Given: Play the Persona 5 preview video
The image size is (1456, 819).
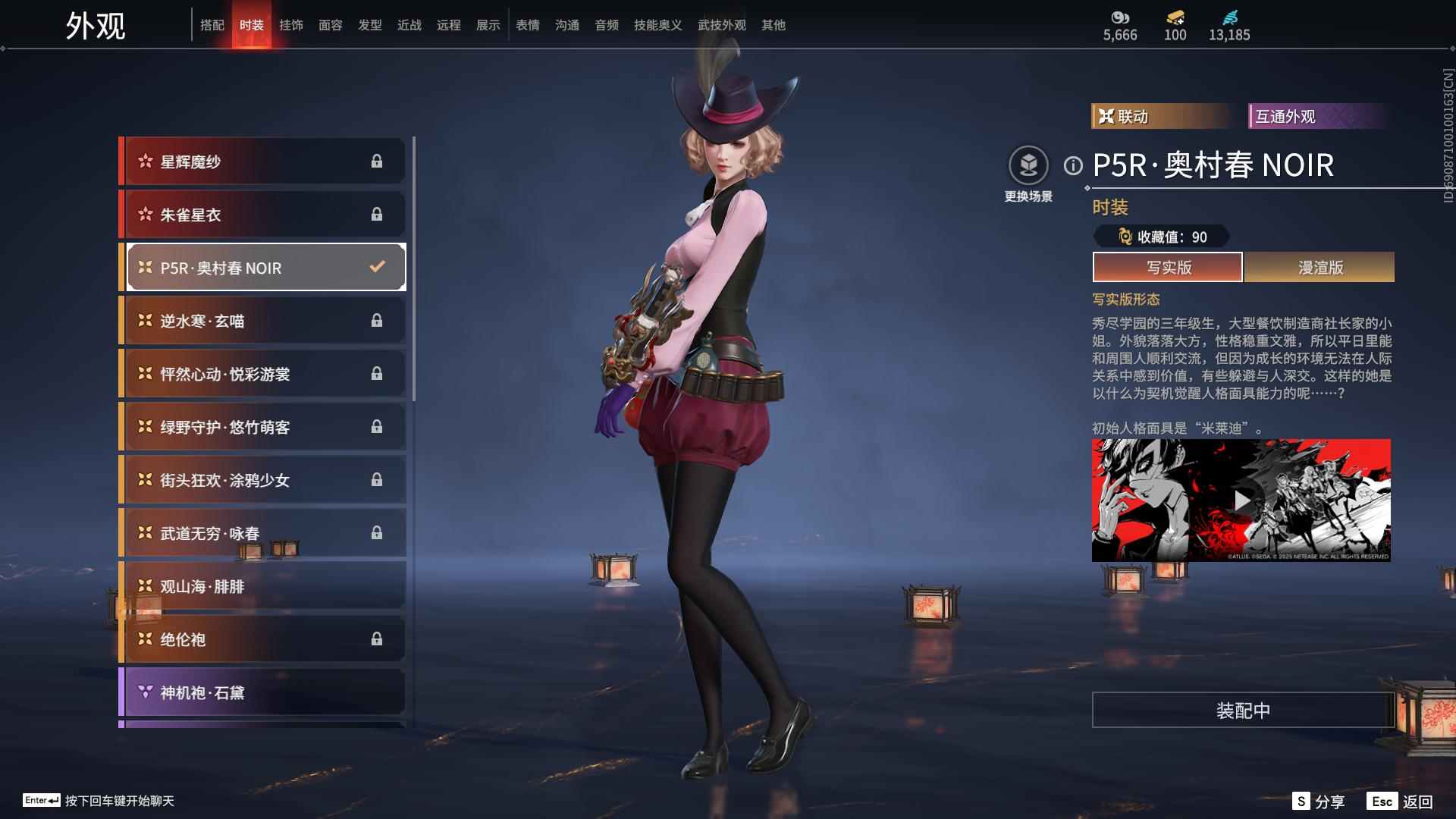Looking at the screenshot, I should (1241, 500).
